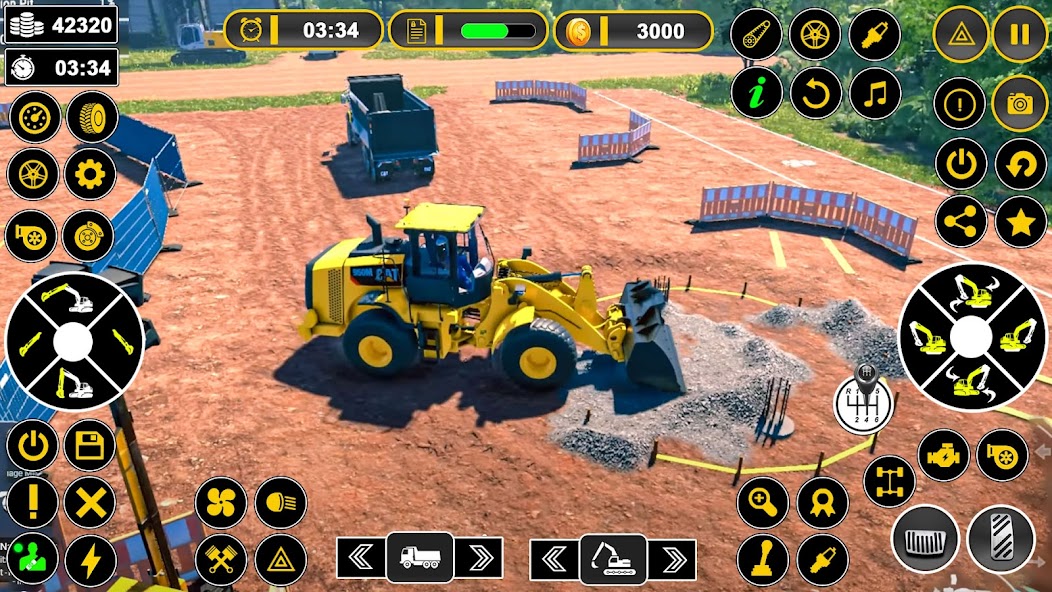Open the gear shifter knob

tap(861, 406)
